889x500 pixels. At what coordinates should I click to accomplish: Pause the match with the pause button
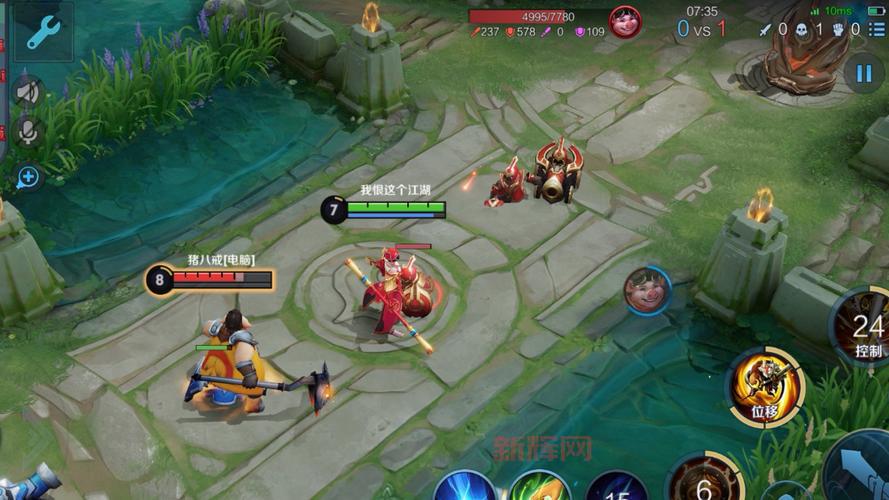click(862, 72)
